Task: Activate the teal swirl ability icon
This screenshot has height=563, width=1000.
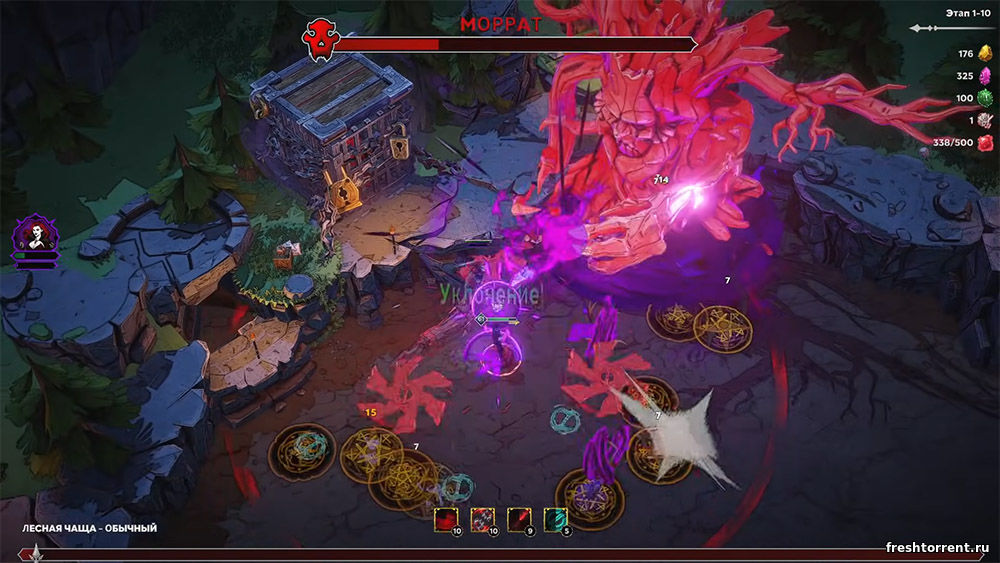Action: point(556,520)
